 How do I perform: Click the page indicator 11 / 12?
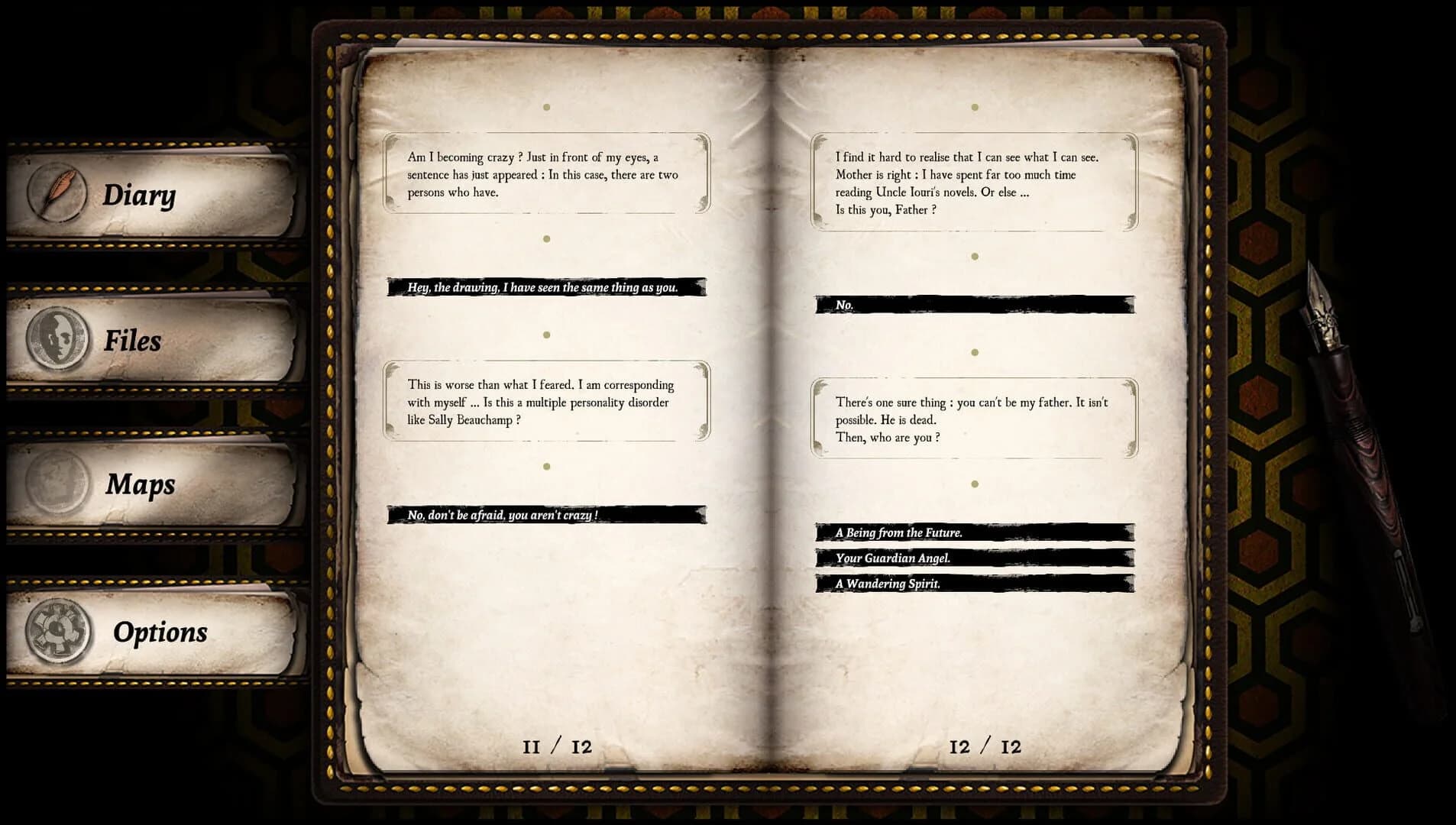555,746
